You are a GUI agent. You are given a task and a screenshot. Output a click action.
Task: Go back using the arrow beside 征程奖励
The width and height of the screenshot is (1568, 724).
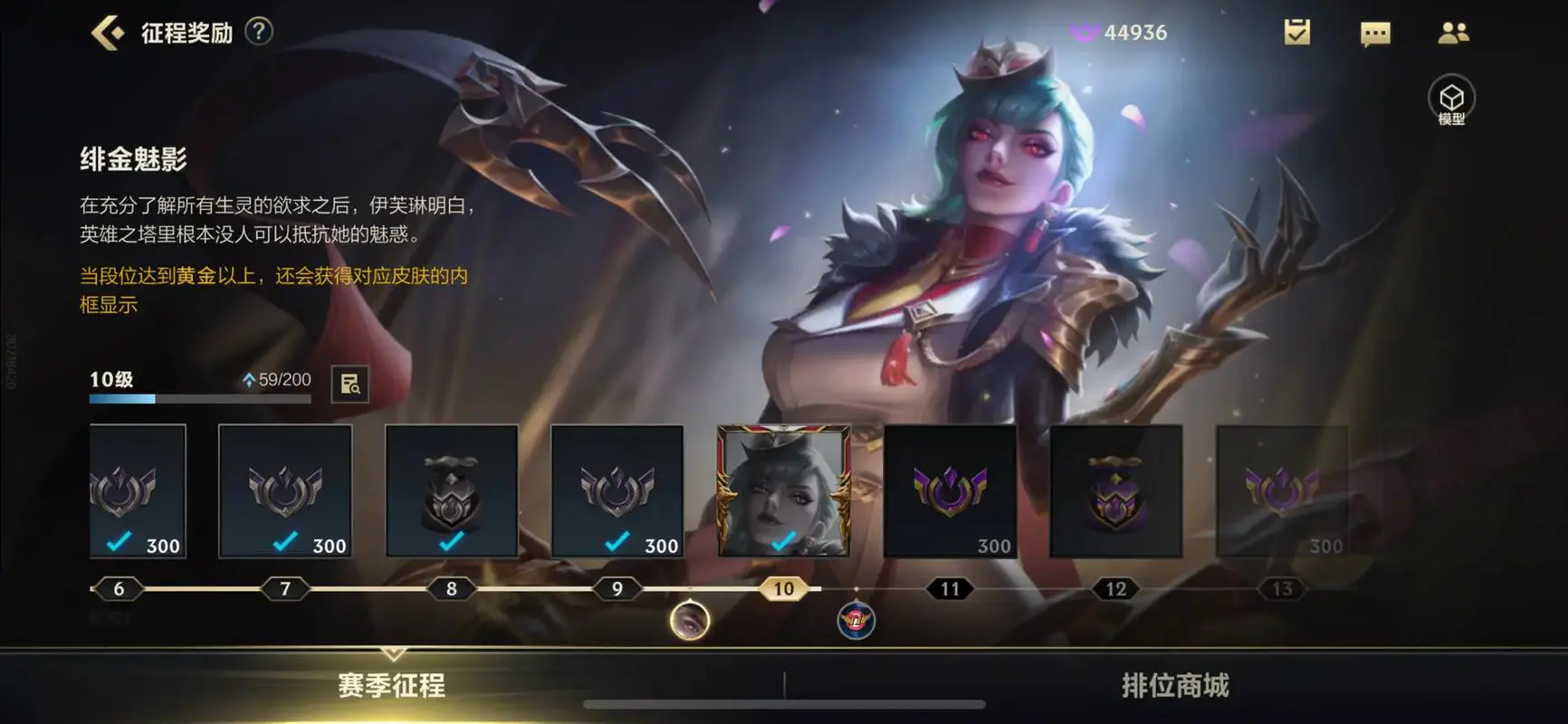pos(108,33)
